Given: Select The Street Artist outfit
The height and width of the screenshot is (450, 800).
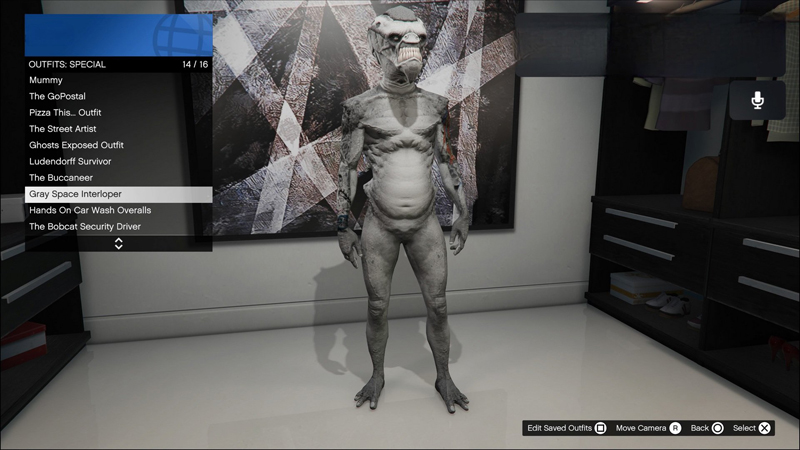Looking at the screenshot, I should [117, 129].
